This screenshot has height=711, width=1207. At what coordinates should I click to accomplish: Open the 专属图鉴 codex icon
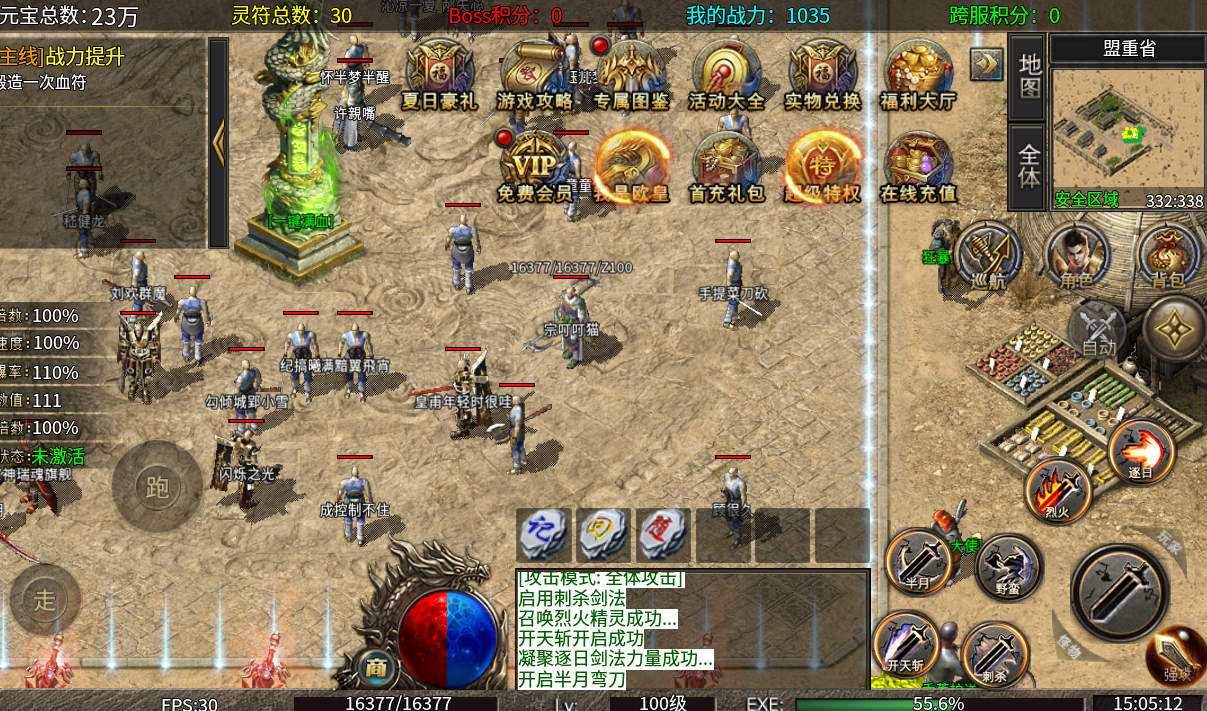[631, 73]
